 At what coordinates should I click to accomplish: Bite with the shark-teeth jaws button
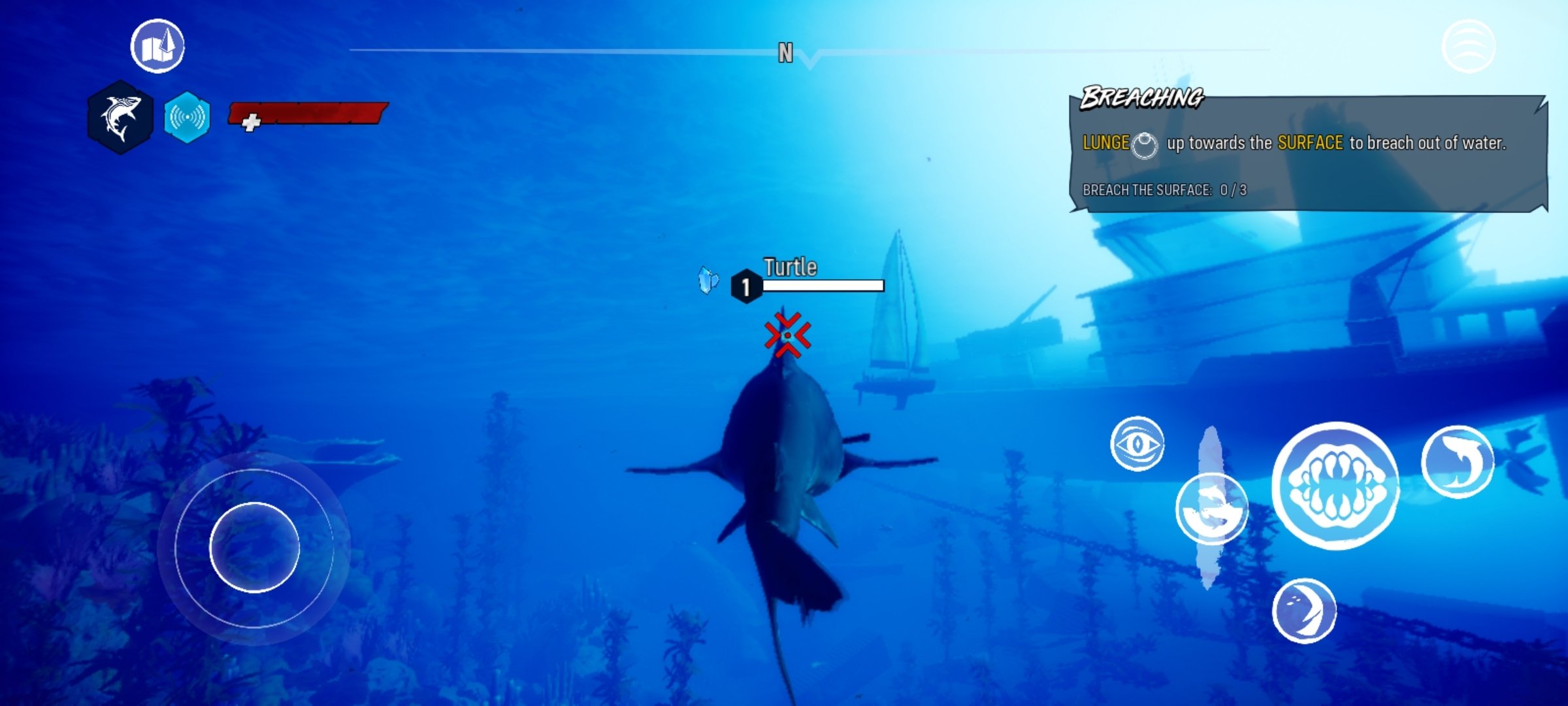pyautogui.click(x=1336, y=486)
